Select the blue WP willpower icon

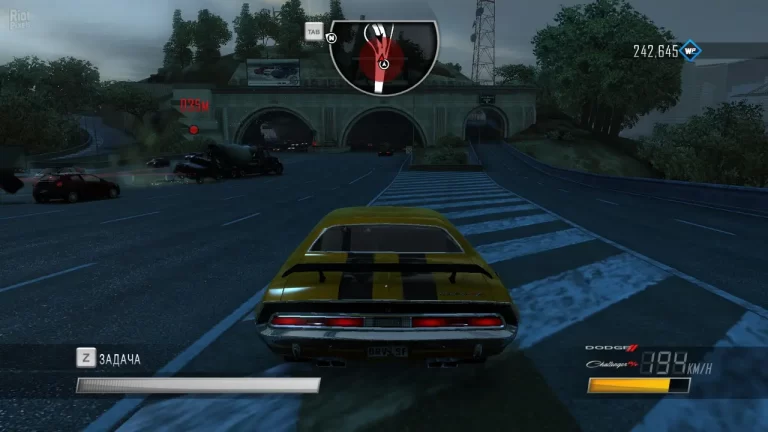pos(691,49)
